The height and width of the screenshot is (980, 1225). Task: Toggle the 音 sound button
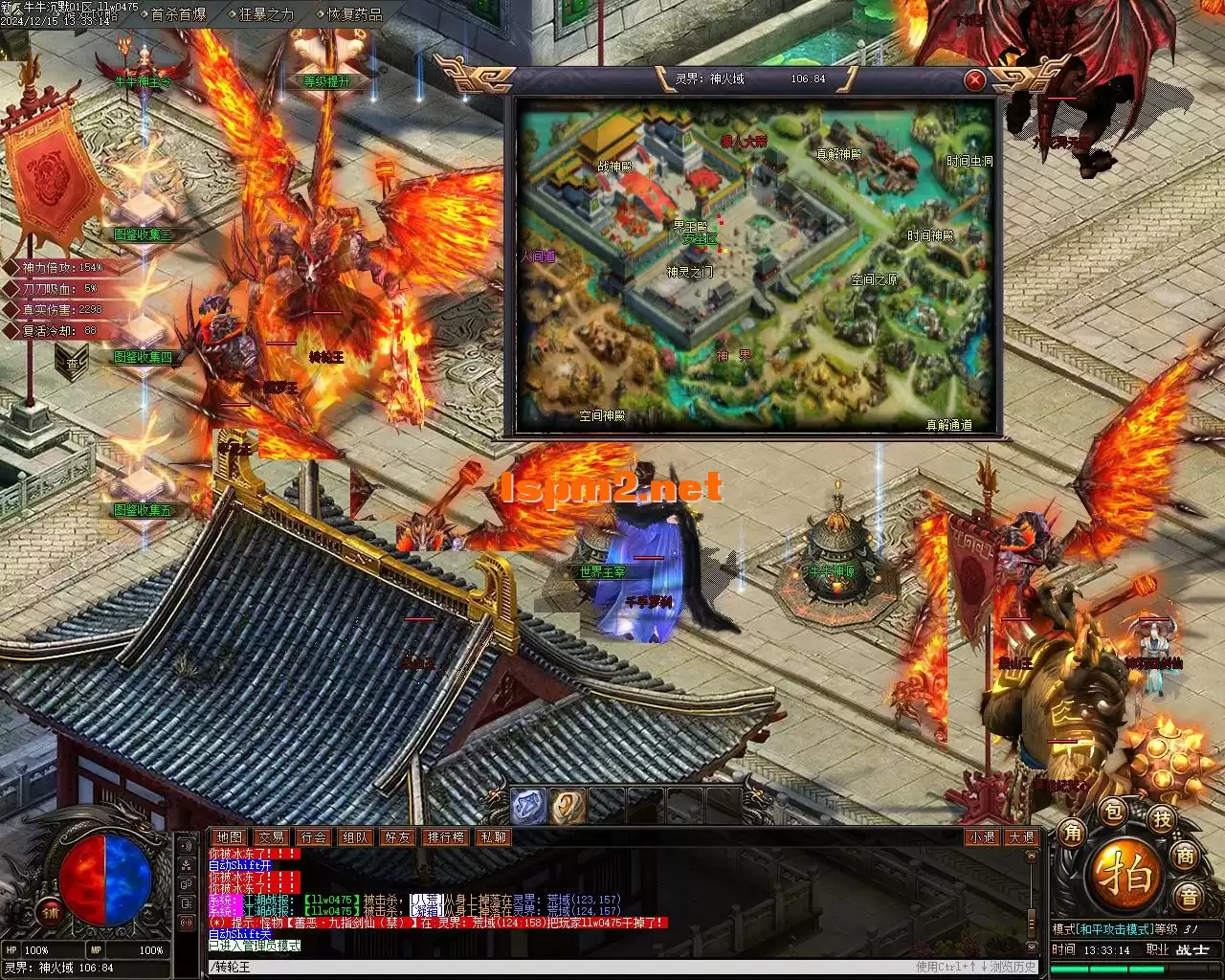pyautogui.click(x=1190, y=897)
